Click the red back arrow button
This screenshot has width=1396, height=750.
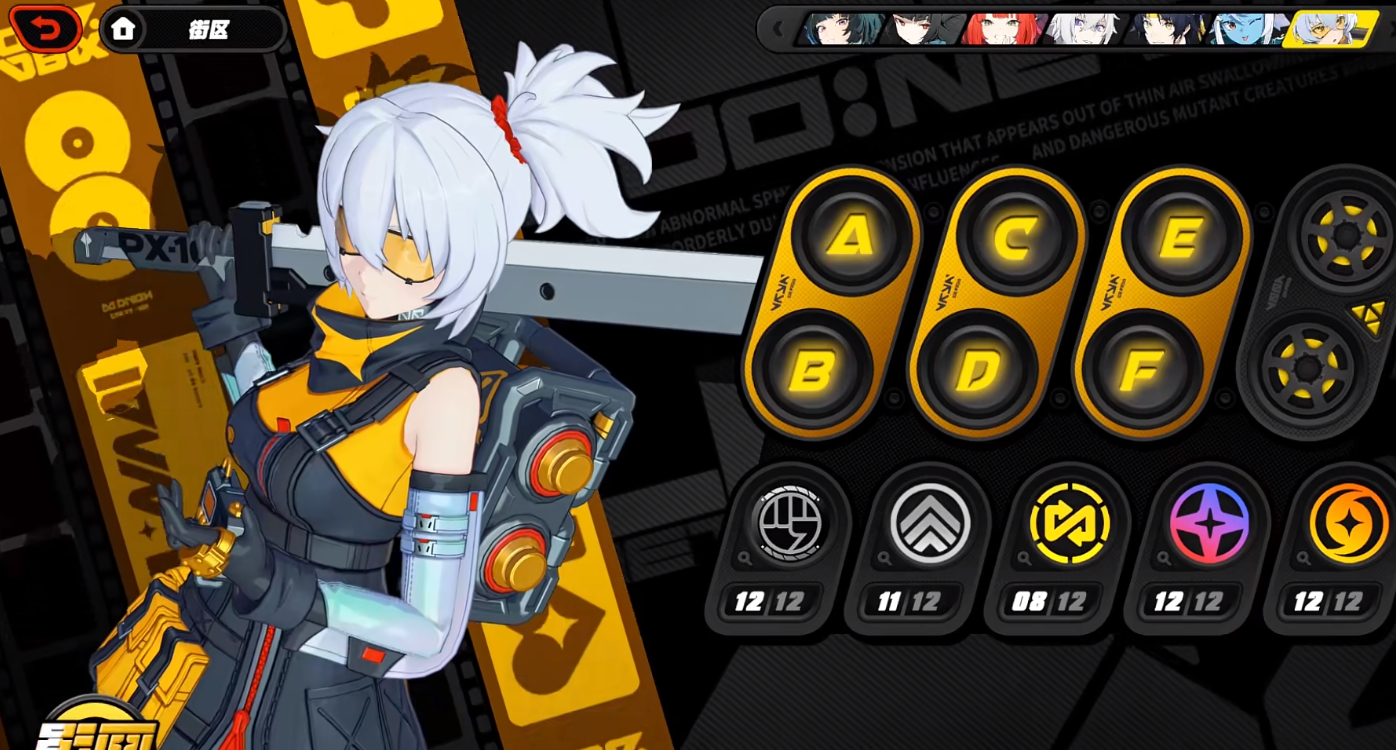click(x=45, y=28)
